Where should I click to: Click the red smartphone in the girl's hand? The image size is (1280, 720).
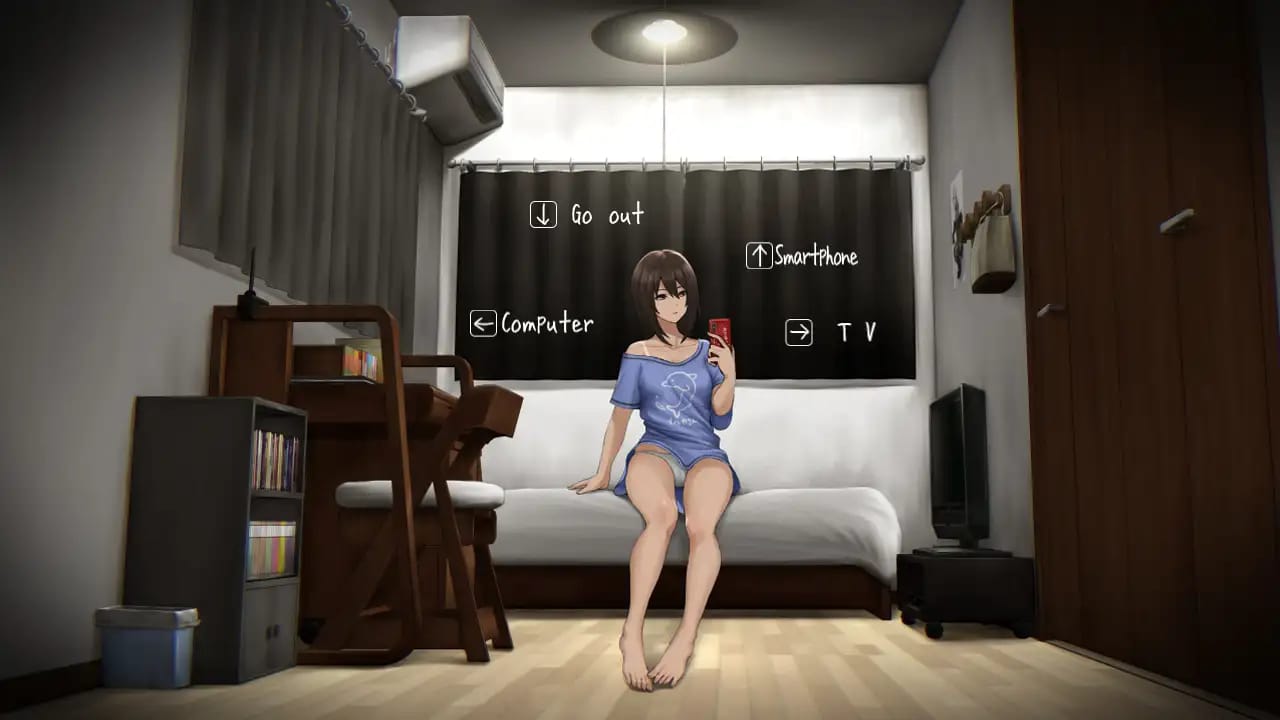coord(718,330)
